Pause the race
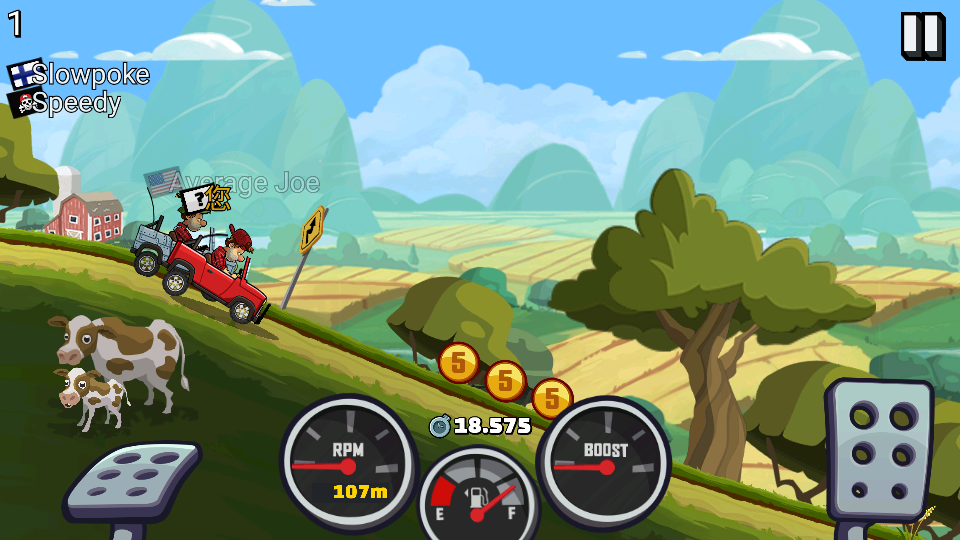The height and width of the screenshot is (540, 960). coord(922,36)
